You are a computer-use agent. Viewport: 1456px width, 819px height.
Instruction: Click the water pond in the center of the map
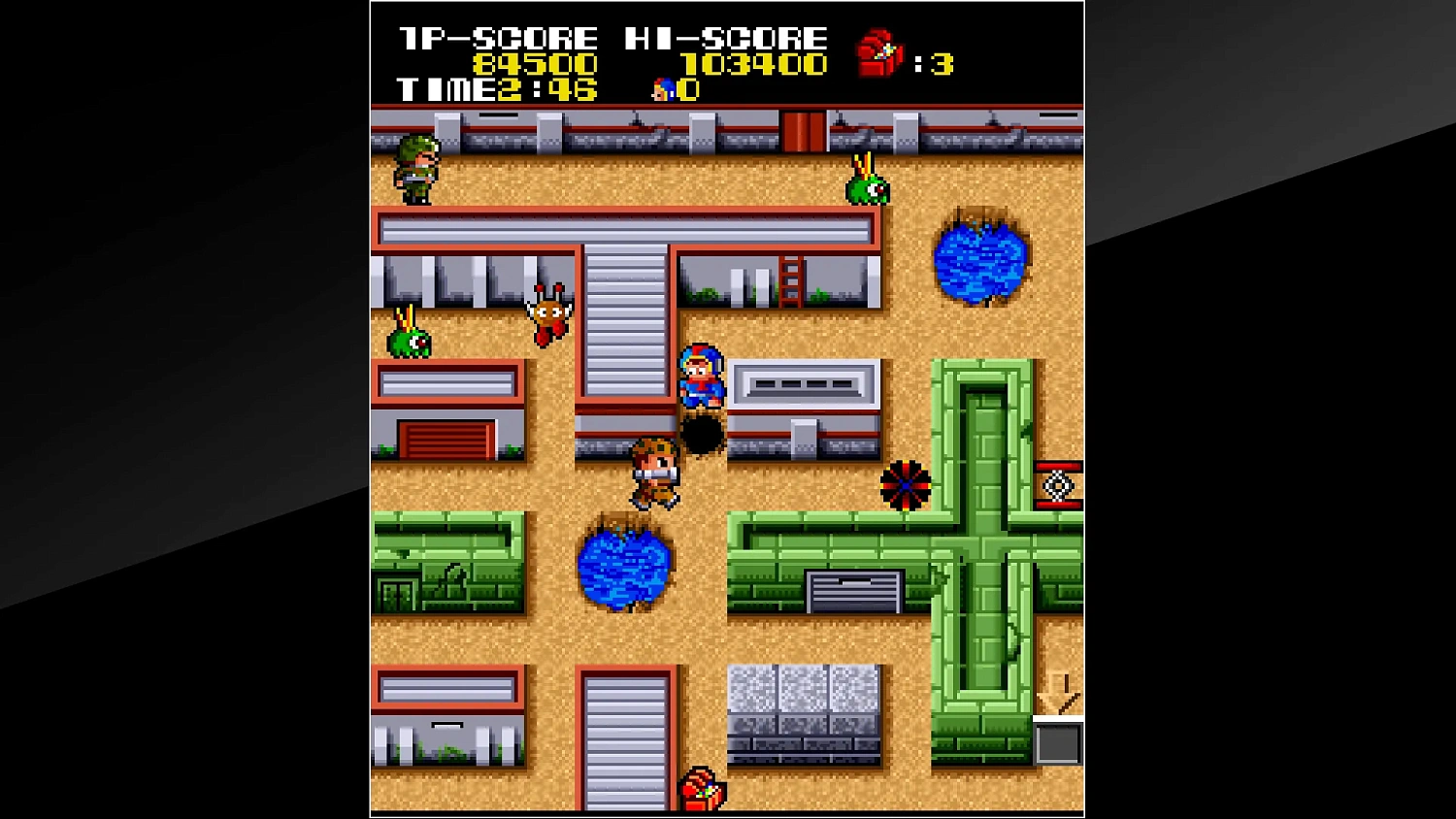(626, 571)
